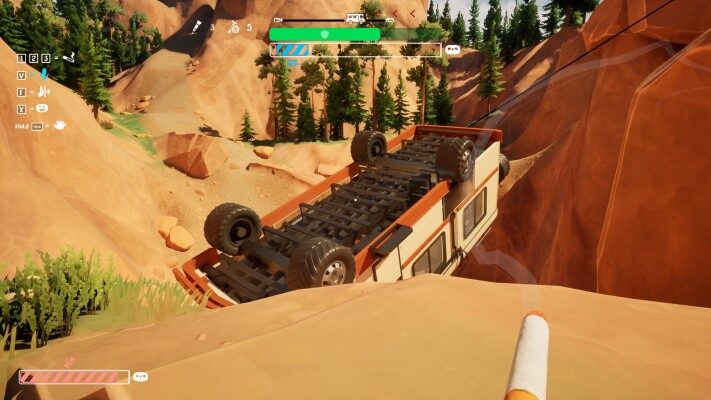The height and width of the screenshot is (400, 711).
Task: Select the flashlight item icon
Action: (197, 27)
